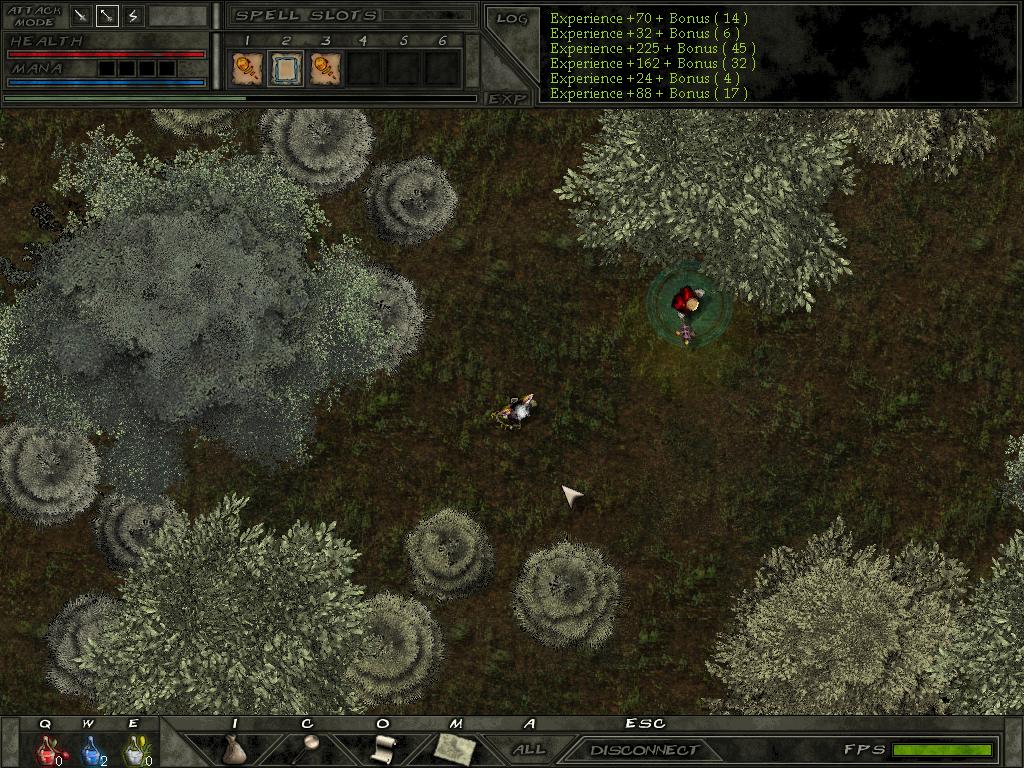Click the ALL button
This screenshot has width=1024, height=768.
529,749
